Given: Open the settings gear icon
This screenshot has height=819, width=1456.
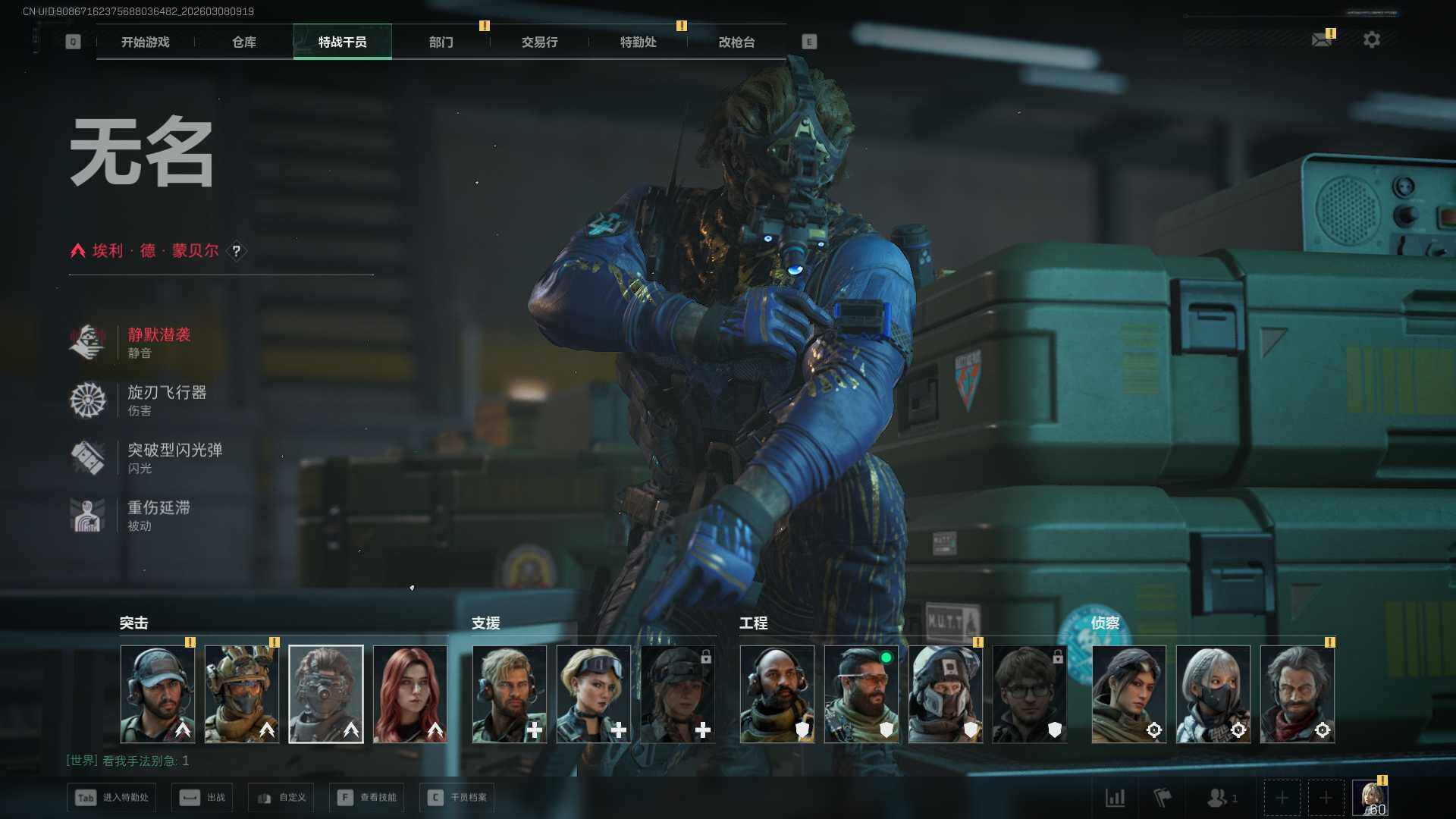Looking at the screenshot, I should 1372,39.
